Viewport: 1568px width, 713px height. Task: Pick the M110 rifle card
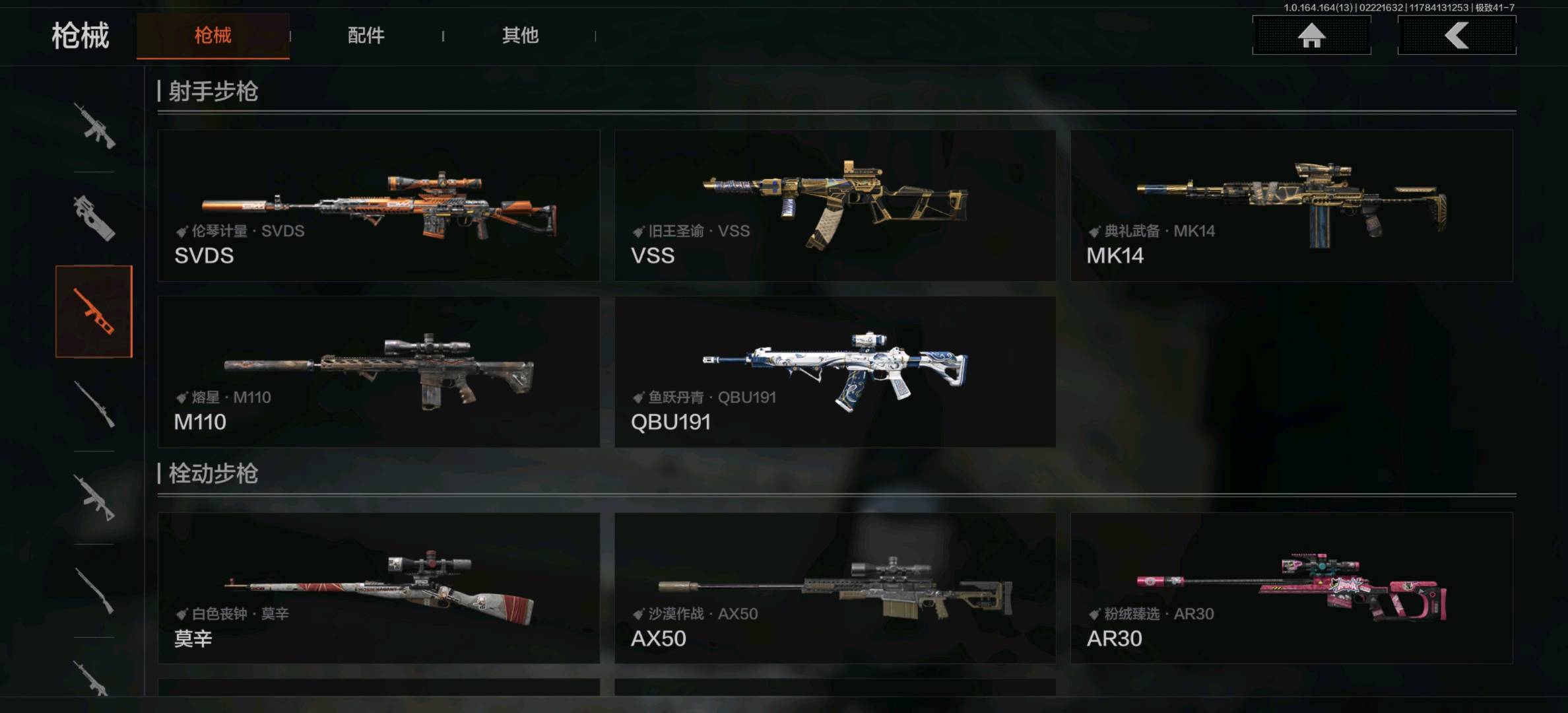coord(378,372)
